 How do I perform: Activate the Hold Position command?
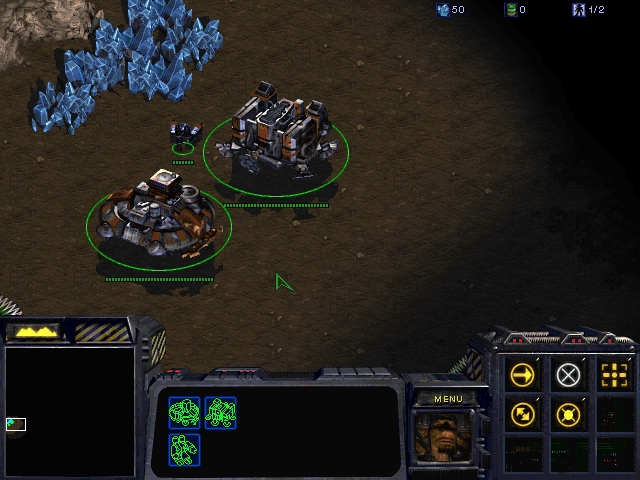568,413
